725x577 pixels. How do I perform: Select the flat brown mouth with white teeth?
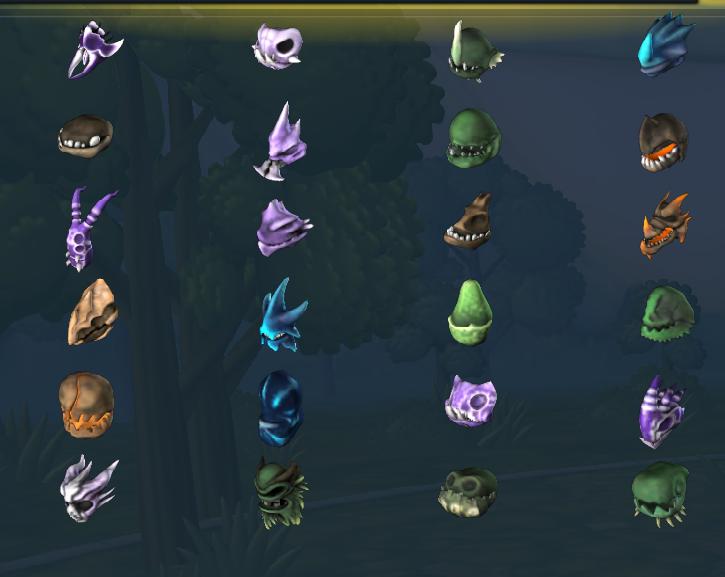pos(84,135)
